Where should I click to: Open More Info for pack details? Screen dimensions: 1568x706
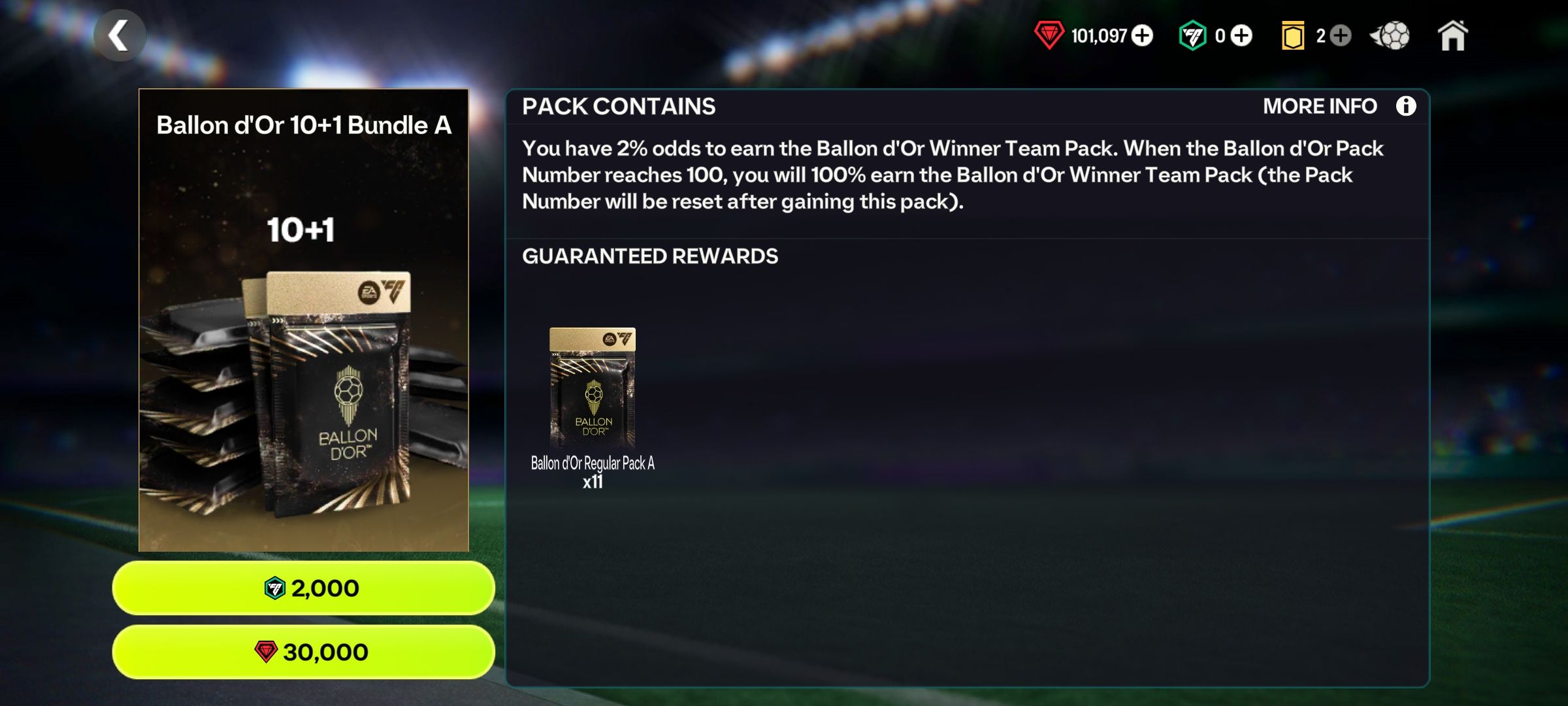coord(1339,106)
